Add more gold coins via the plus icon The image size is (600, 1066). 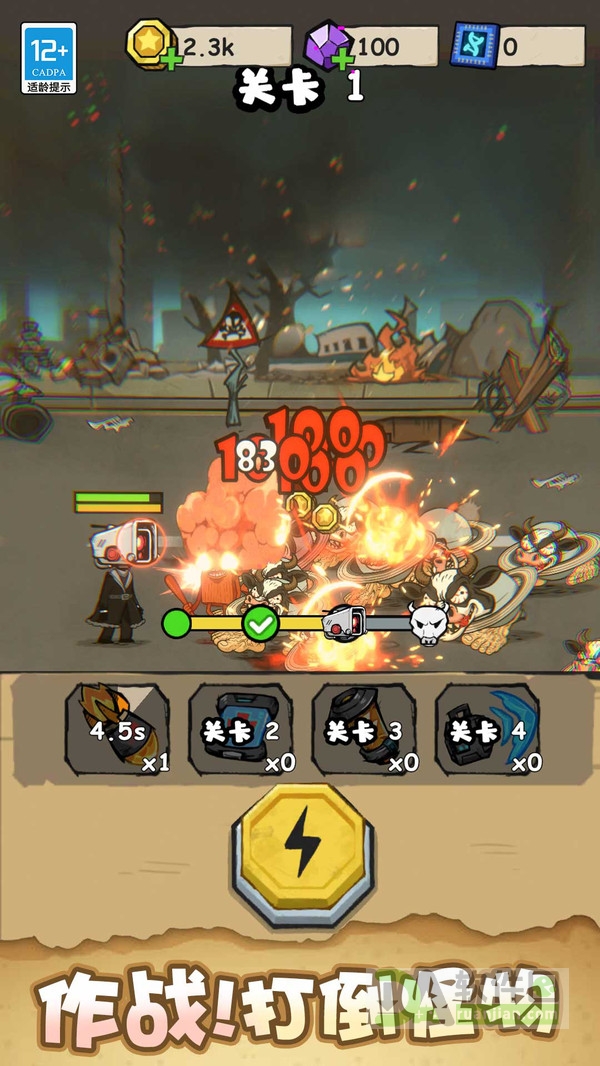click(x=172, y=61)
